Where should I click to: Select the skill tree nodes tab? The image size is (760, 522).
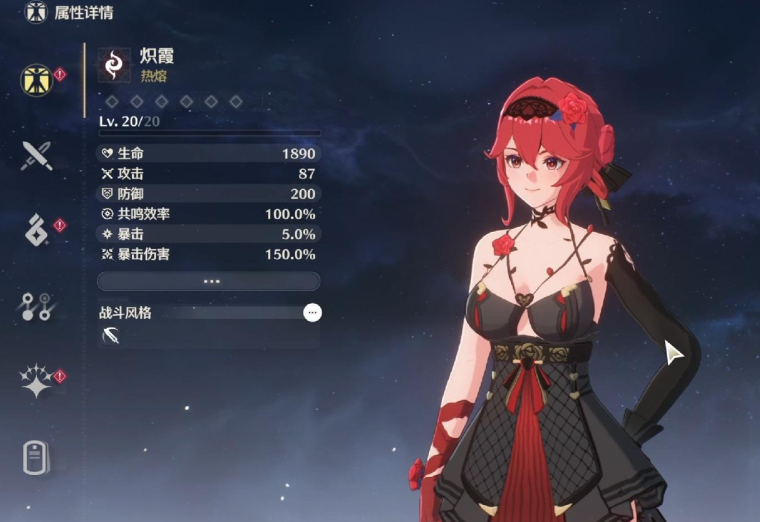click(37, 307)
